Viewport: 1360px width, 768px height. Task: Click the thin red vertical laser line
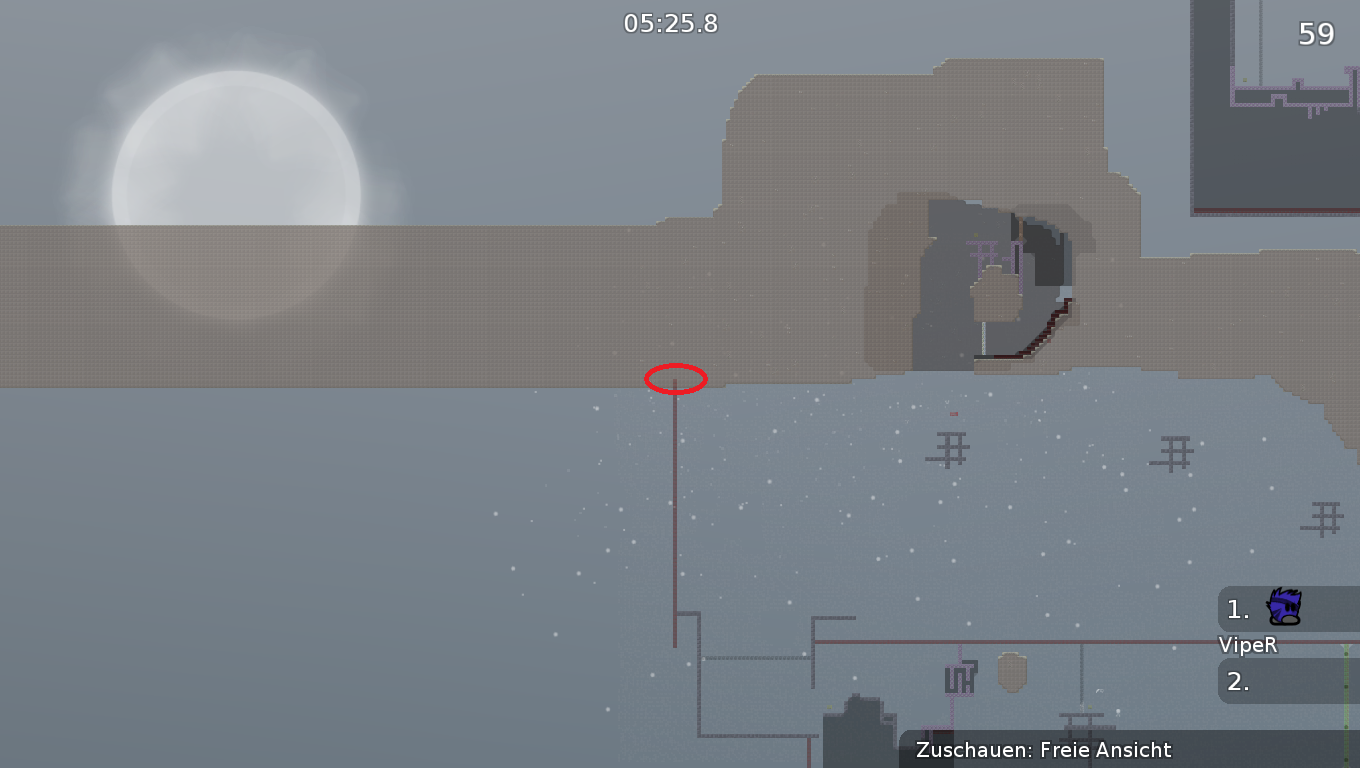(x=675, y=520)
